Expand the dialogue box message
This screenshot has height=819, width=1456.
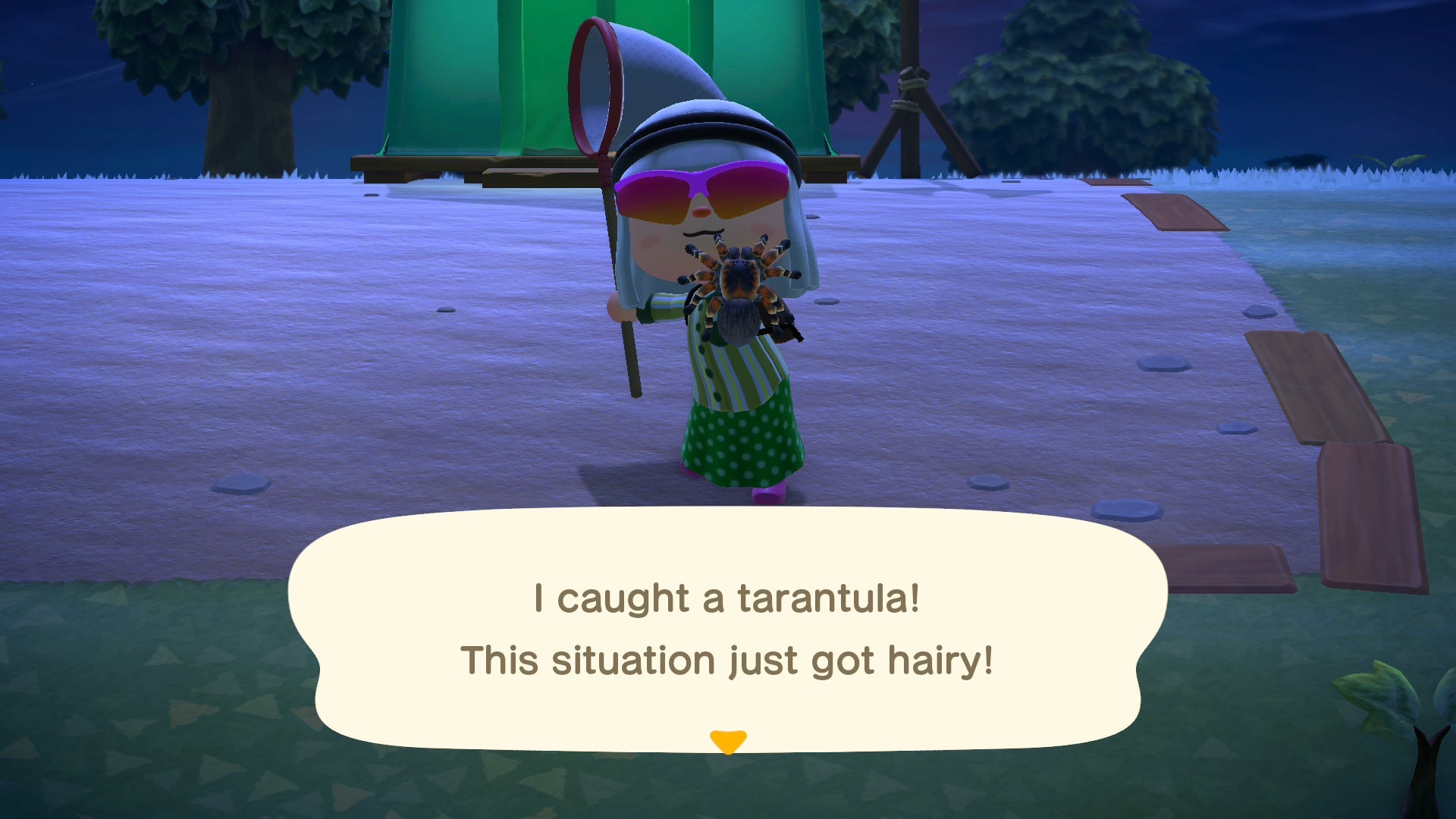pyautogui.click(x=728, y=629)
